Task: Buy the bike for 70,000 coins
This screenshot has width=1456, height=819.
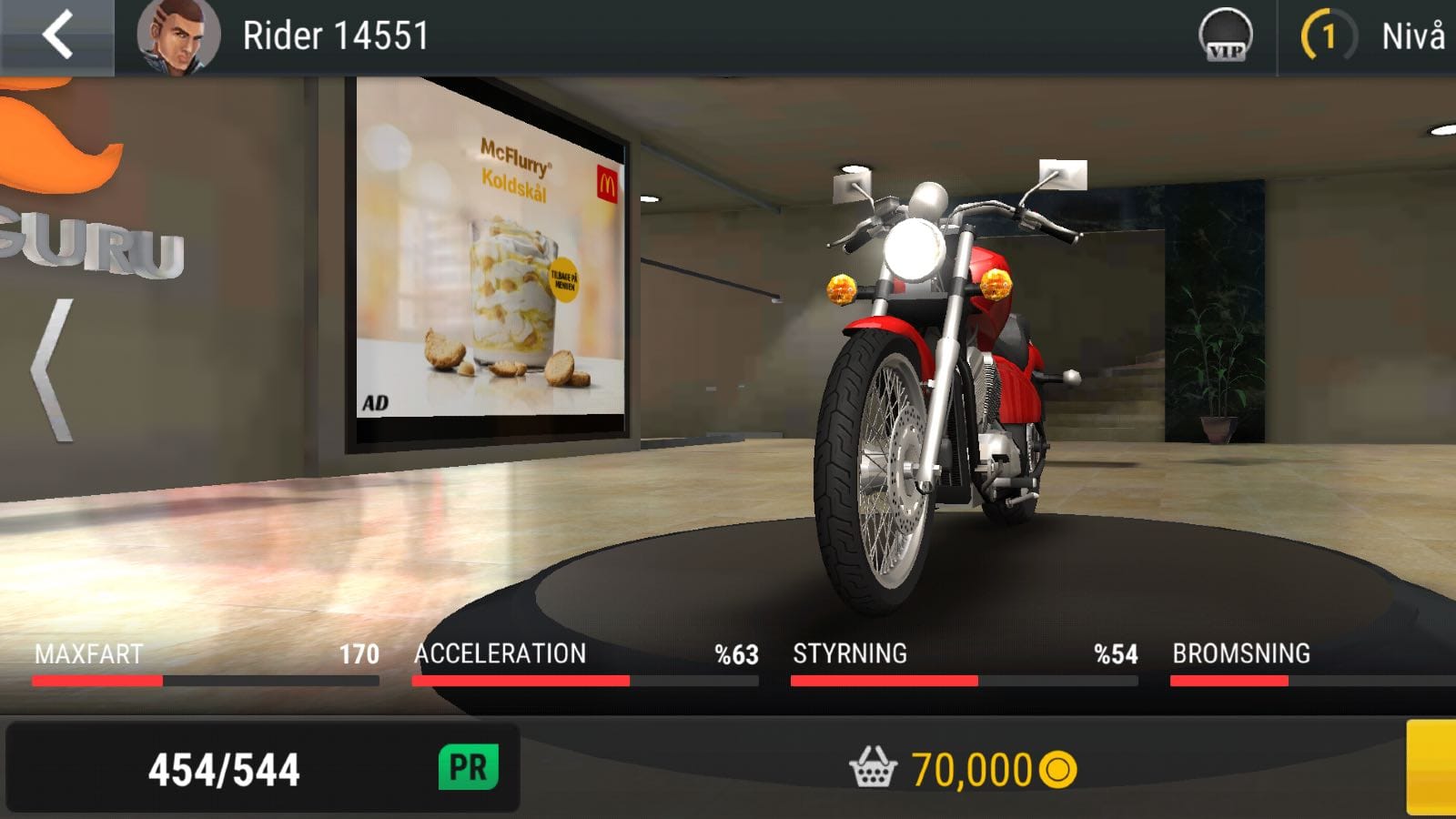Action: [963, 770]
